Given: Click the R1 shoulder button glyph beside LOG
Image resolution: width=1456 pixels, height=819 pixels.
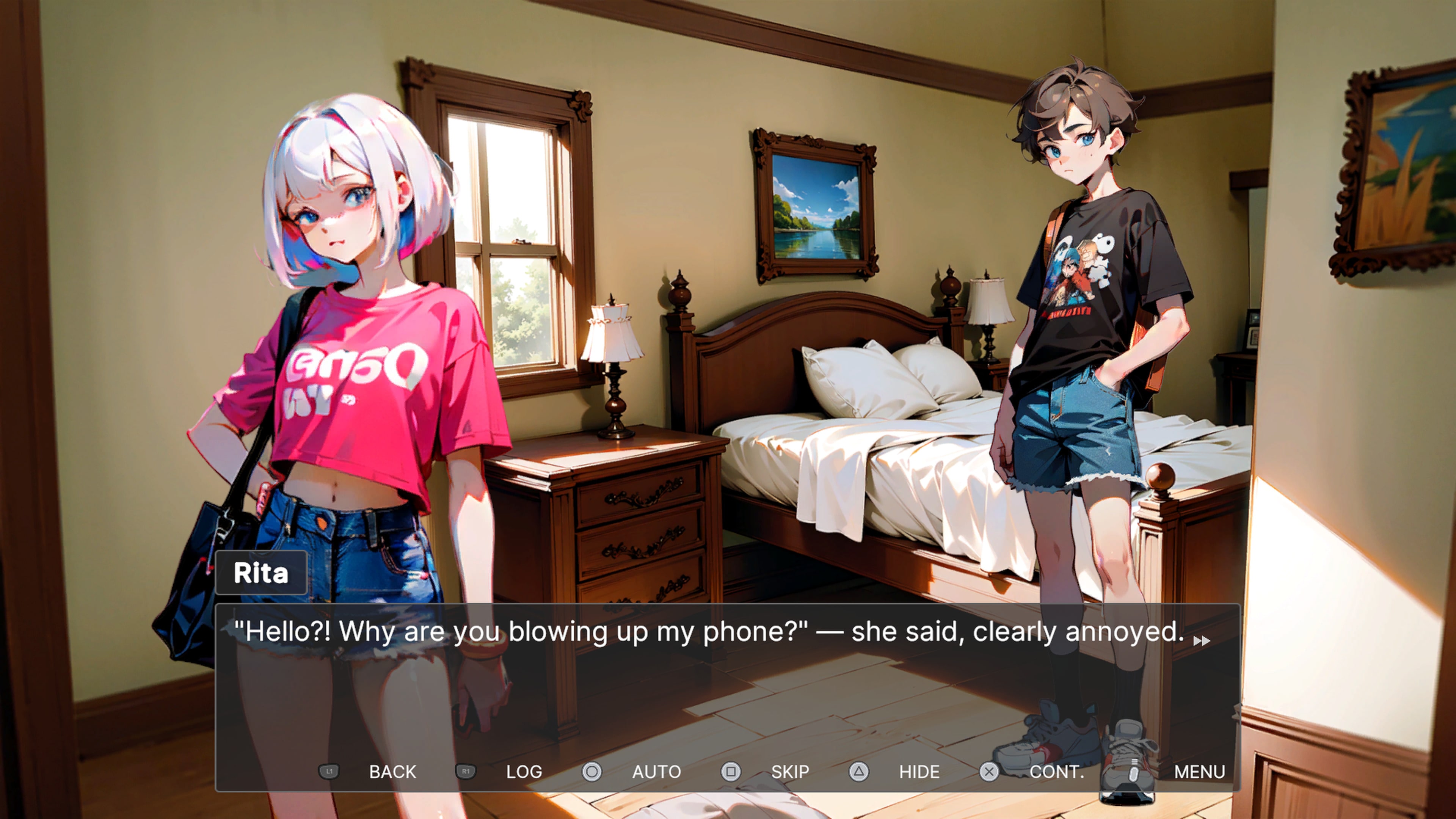Looking at the screenshot, I should click(465, 772).
